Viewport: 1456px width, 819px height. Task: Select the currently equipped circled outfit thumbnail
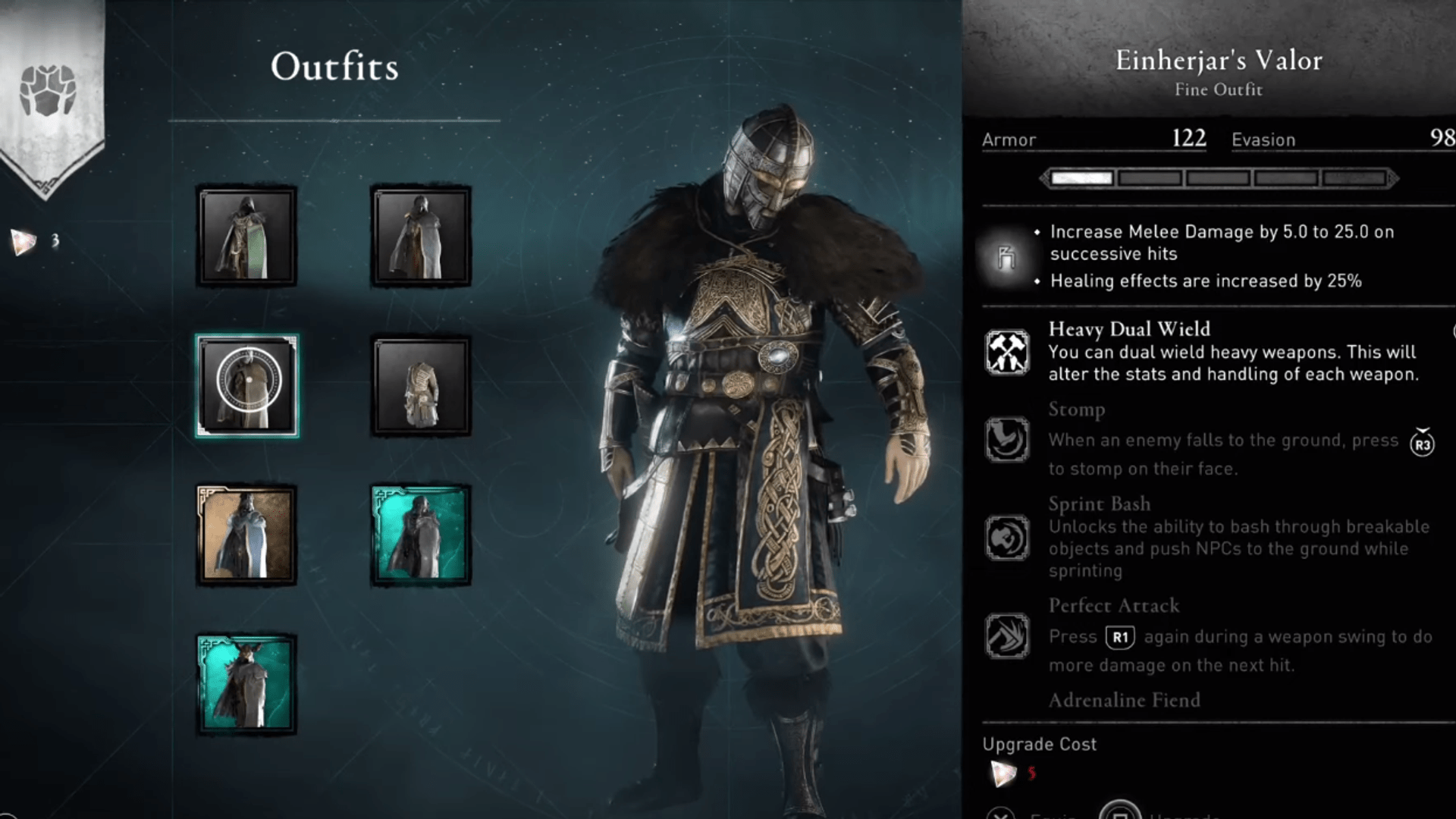(247, 385)
